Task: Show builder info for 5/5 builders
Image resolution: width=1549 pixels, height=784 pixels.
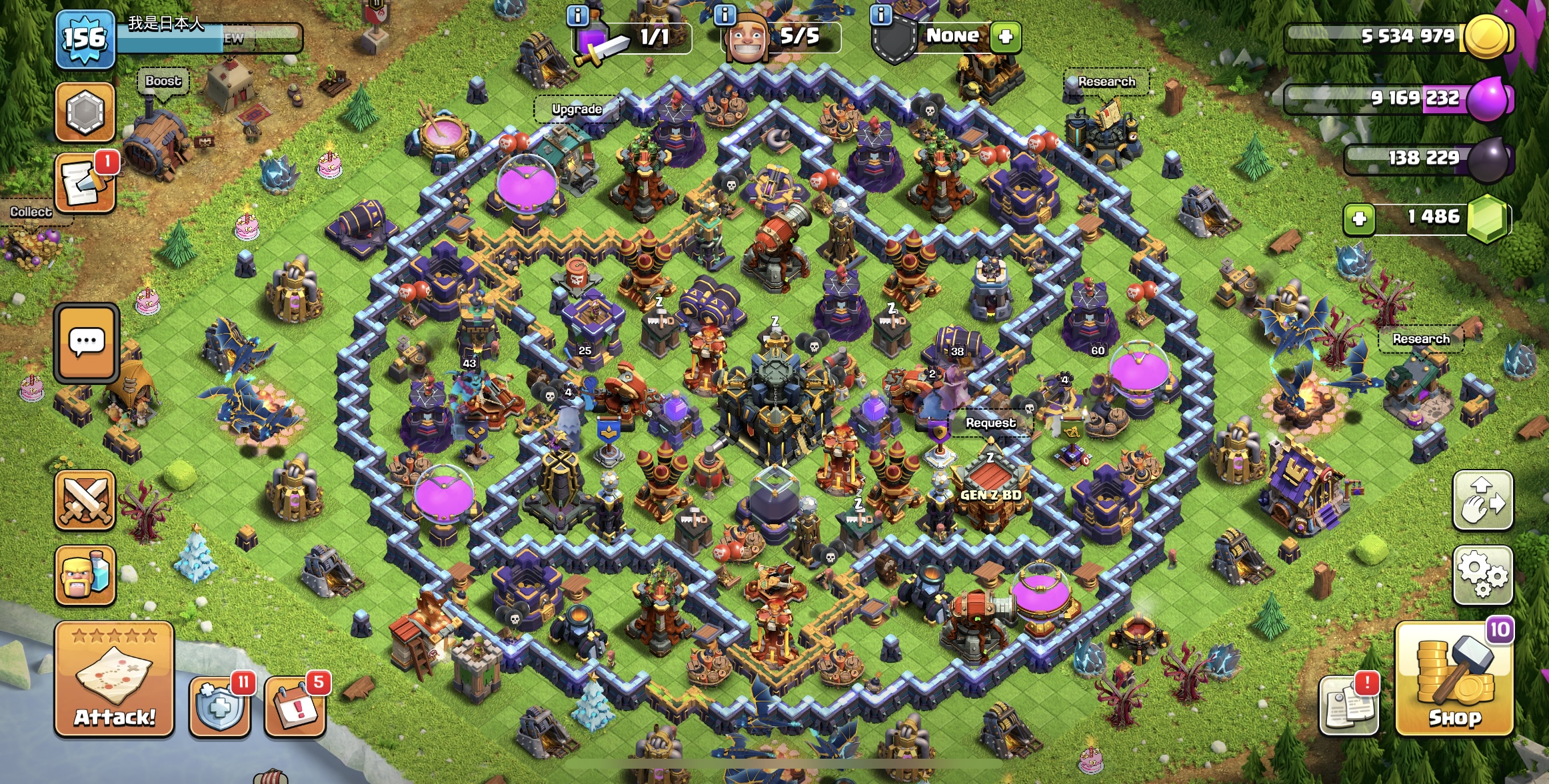Action: [x=725, y=15]
